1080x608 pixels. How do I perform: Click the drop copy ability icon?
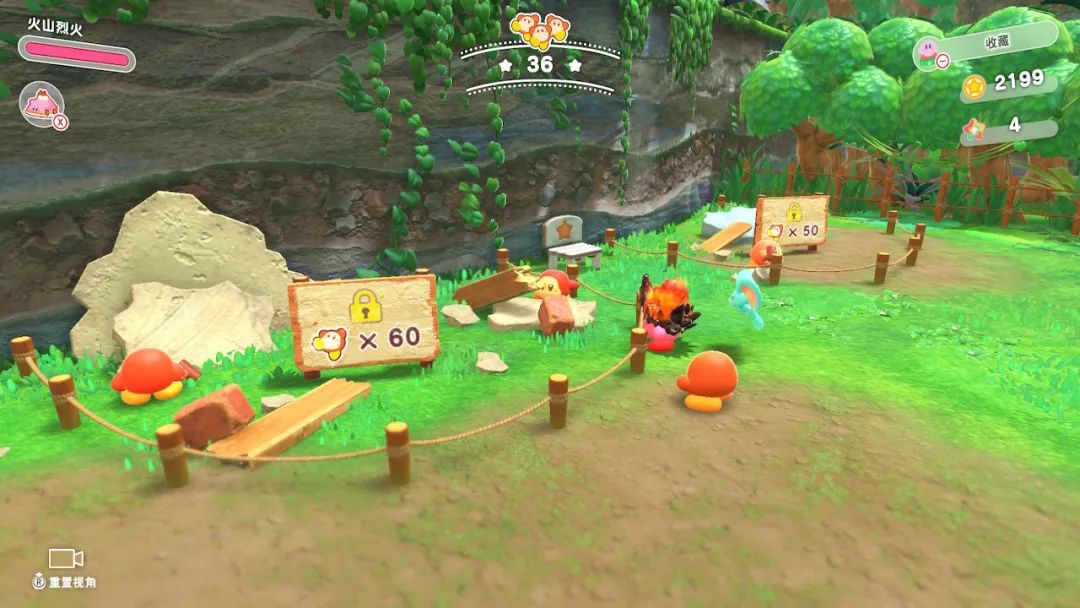click(42, 105)
